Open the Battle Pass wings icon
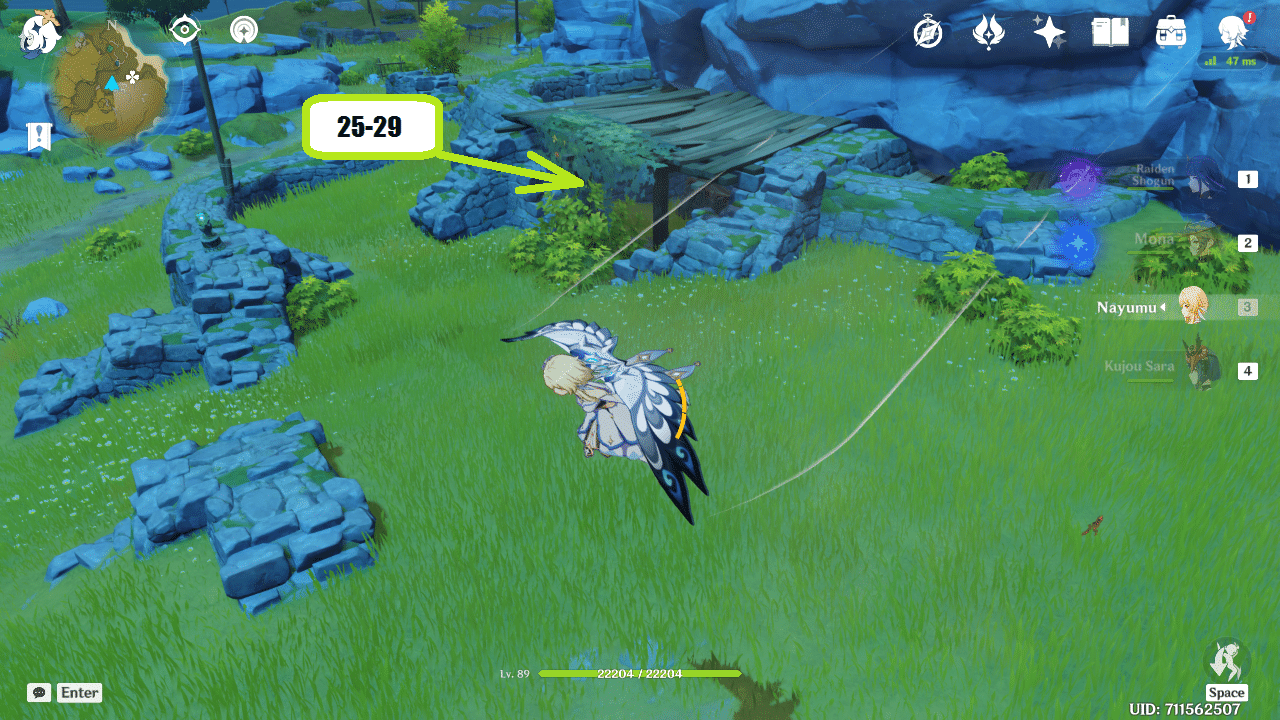The image size is (1280, 720). coord(988,33)
